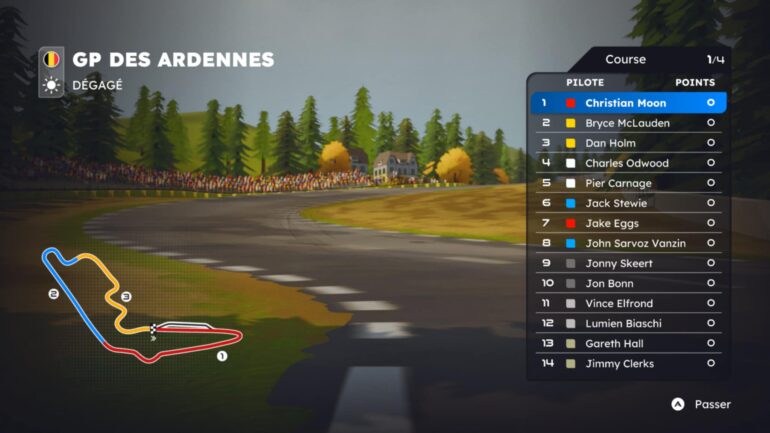This screenshot has width=770, height=433.
Task: Choose Jack Stewie in the list
Action: coord(628,203)
